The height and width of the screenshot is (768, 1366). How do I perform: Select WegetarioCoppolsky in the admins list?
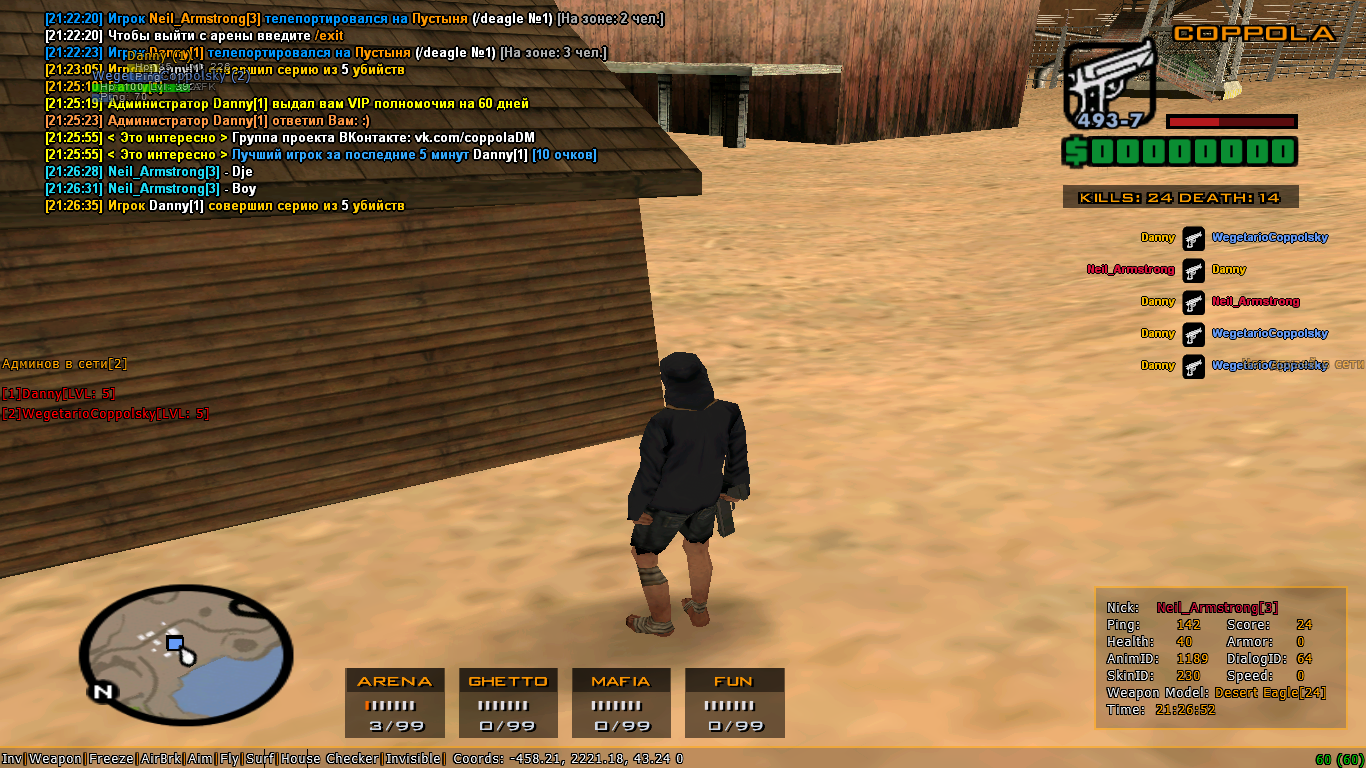tap(105, 414)
